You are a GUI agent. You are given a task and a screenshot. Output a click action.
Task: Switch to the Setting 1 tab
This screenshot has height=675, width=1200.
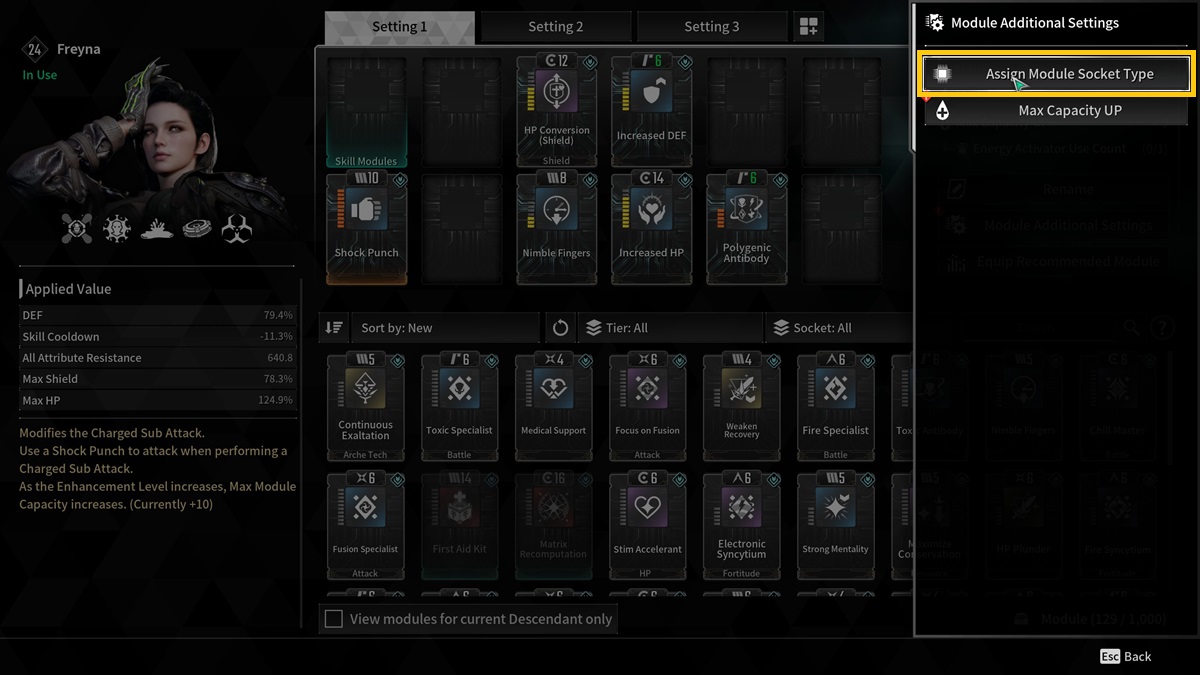399,27
